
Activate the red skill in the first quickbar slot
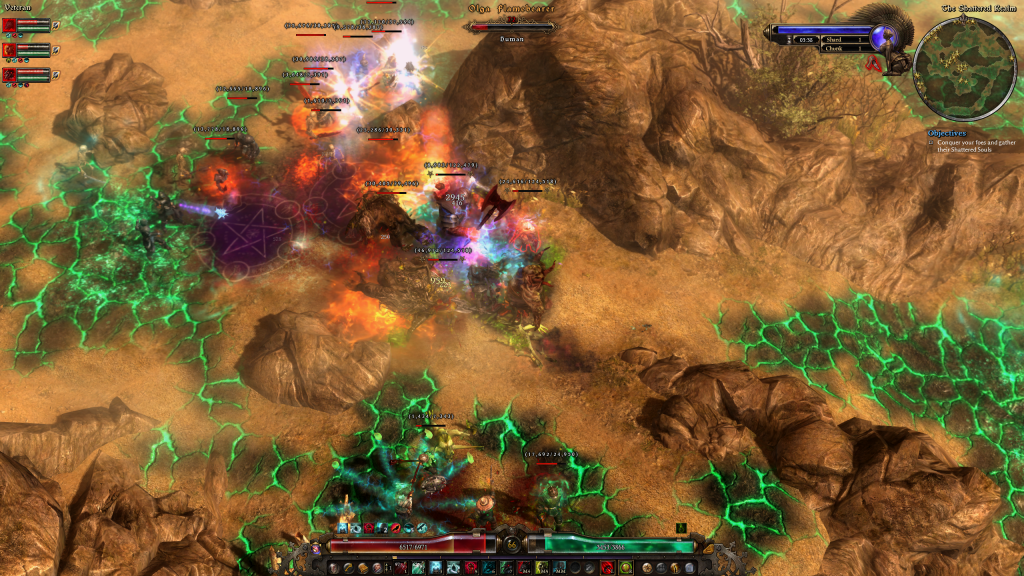click(x=402, y=567)
